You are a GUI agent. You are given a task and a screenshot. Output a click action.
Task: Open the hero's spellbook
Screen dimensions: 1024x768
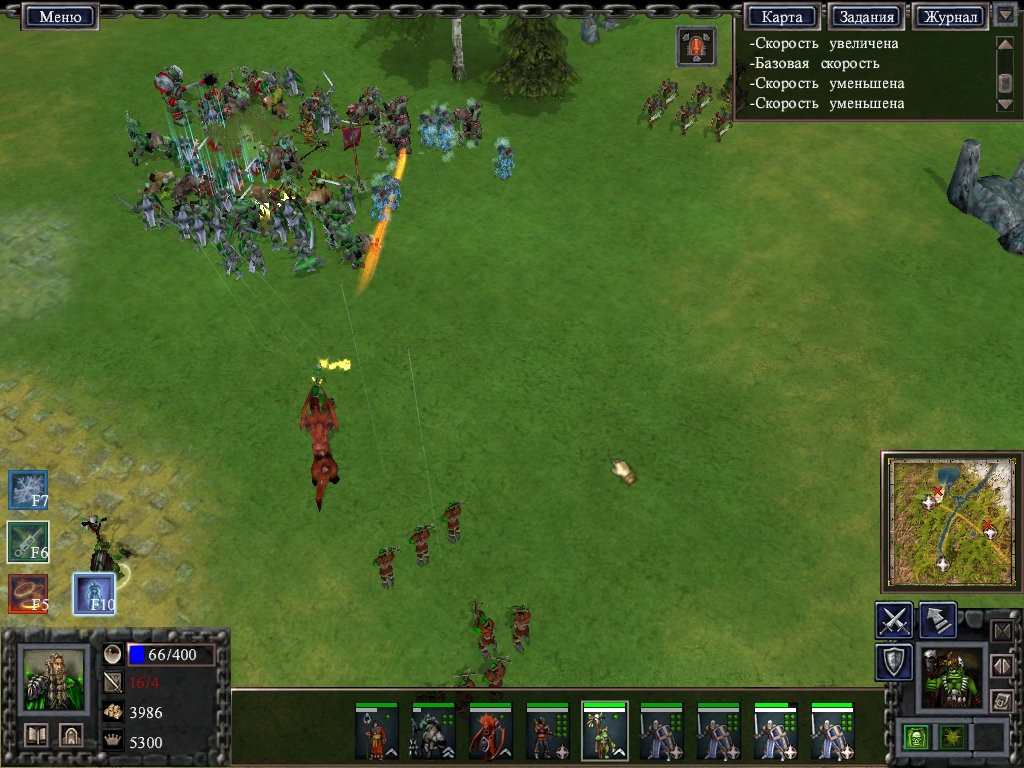click(x=37, y=734)
